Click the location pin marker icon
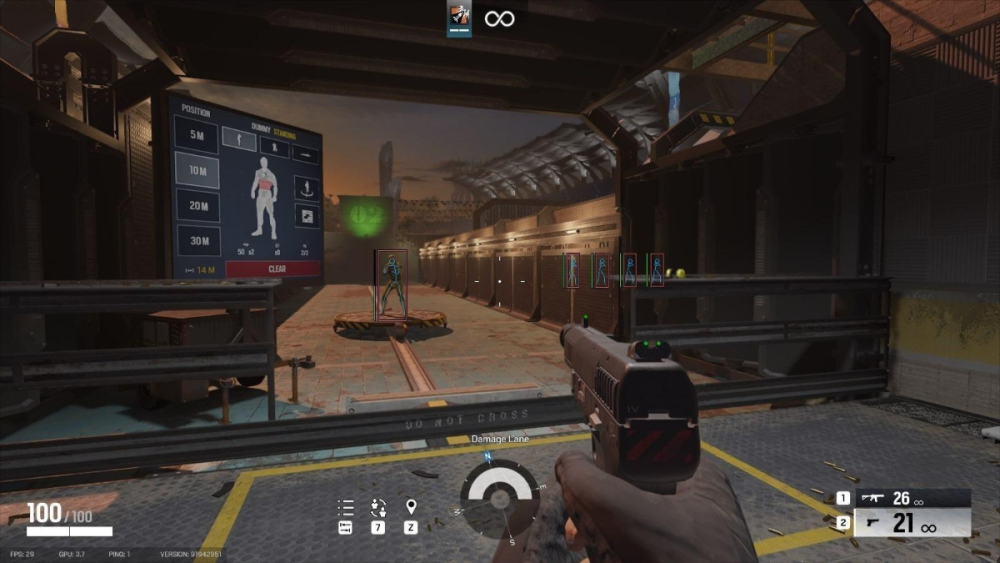The width and height of the screenshot is (1000, 563). (410, 507)
